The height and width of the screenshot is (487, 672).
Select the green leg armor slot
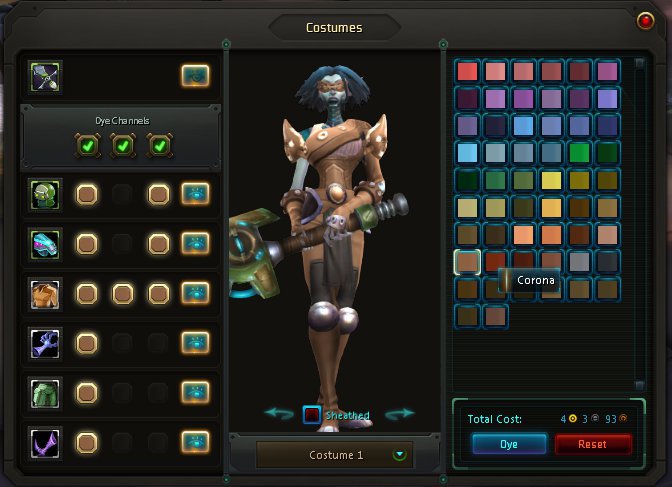[46, 392]
